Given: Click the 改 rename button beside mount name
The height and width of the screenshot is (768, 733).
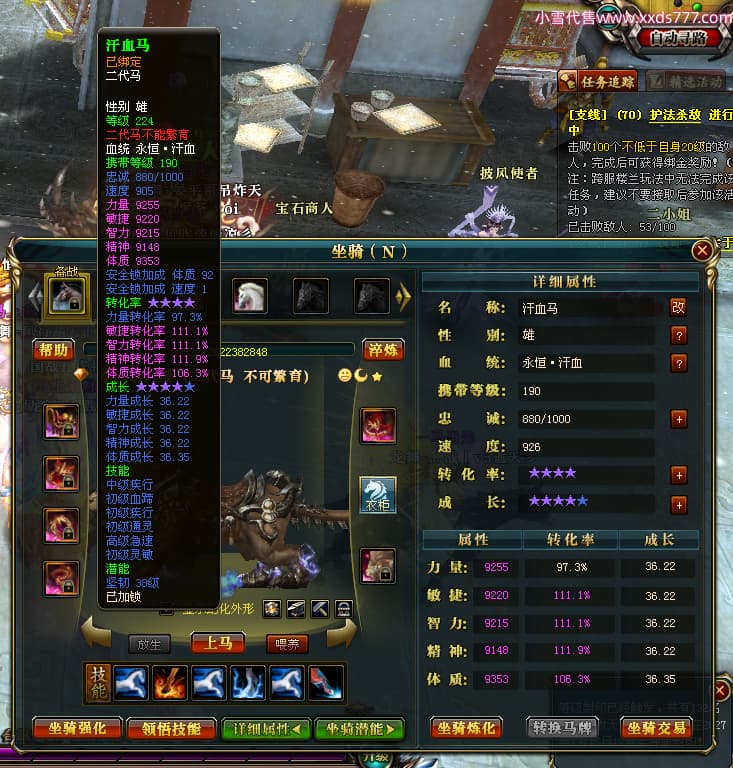Looking at the screenshot, I should click(x=678, y=308).
